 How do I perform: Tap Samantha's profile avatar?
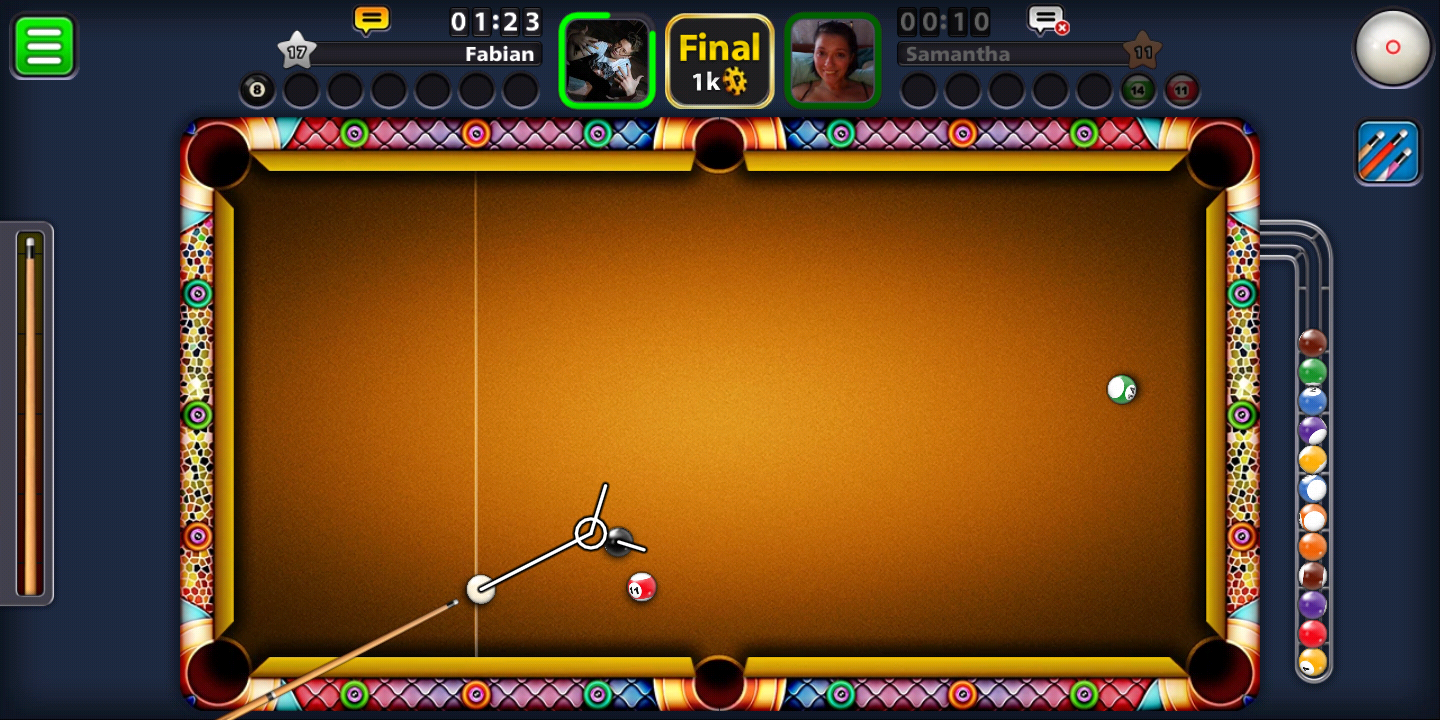[832, 60]
